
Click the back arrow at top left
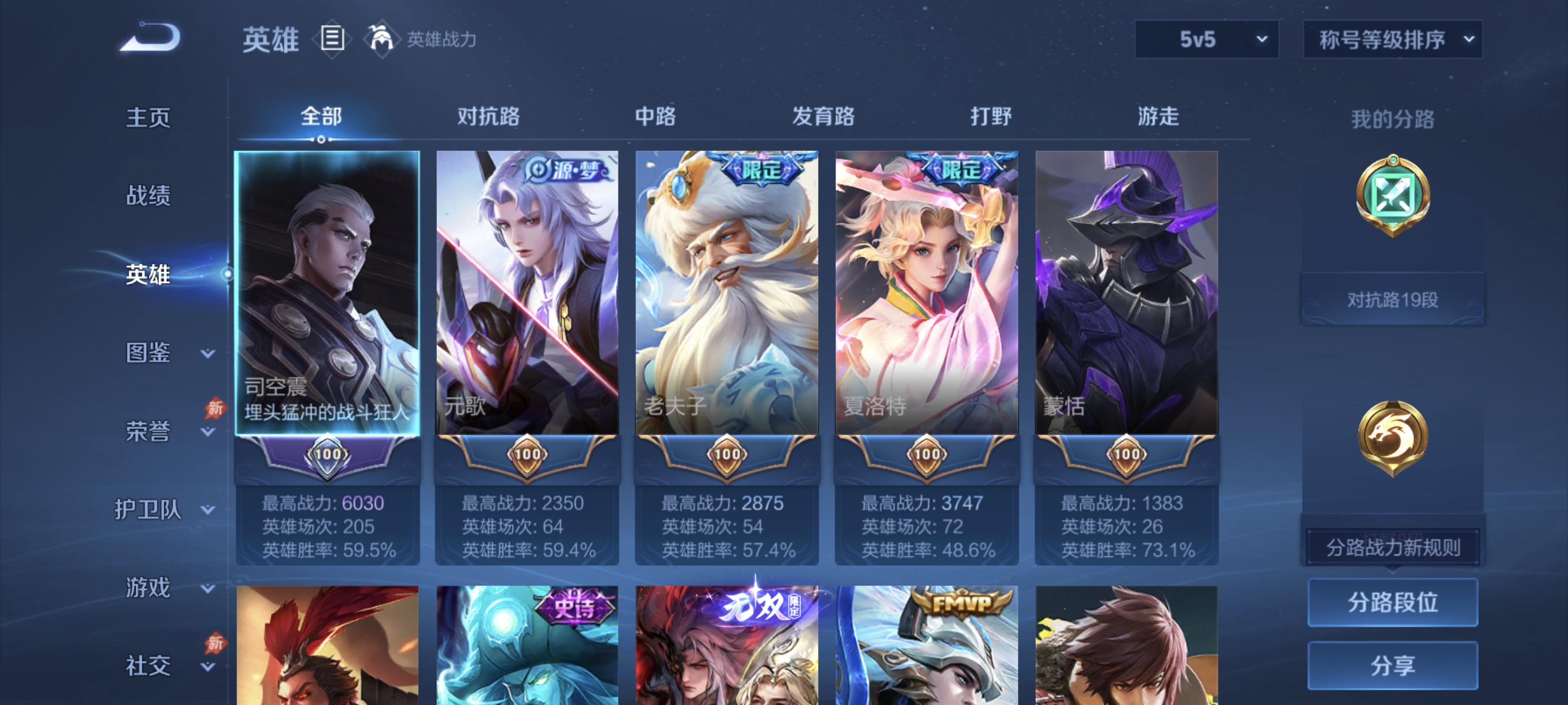point(150,36)
